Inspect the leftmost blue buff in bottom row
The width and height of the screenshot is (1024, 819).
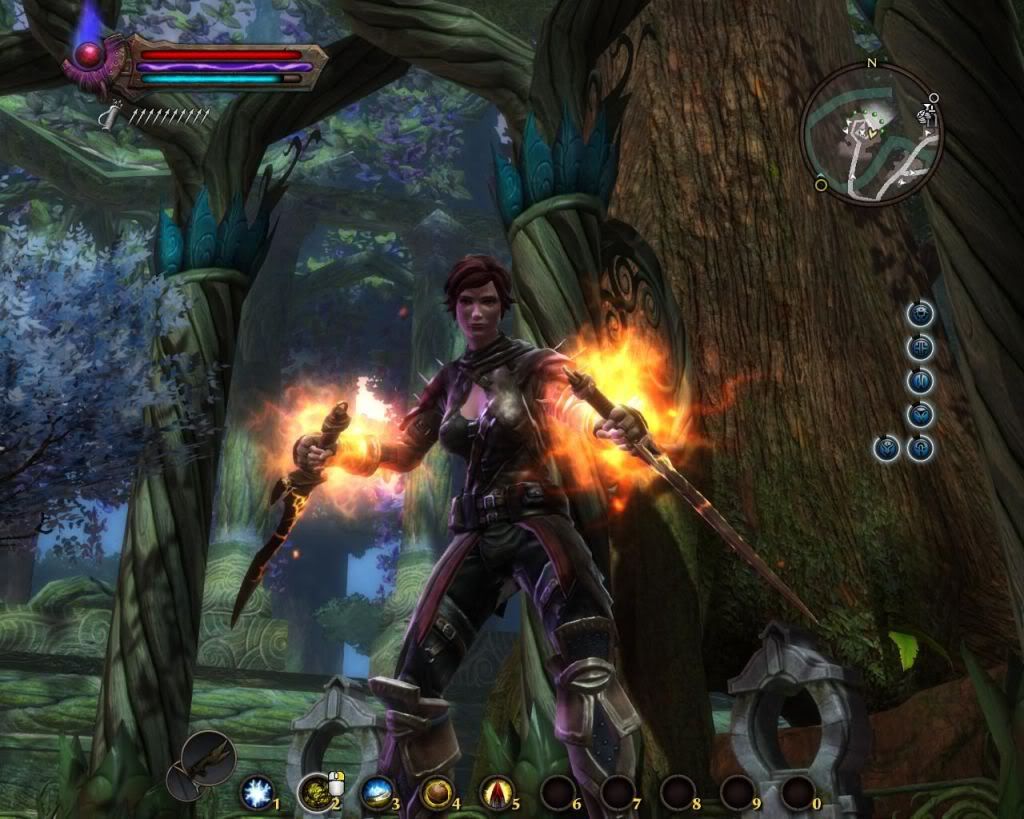pyautogui.click(x=886, y=447)
